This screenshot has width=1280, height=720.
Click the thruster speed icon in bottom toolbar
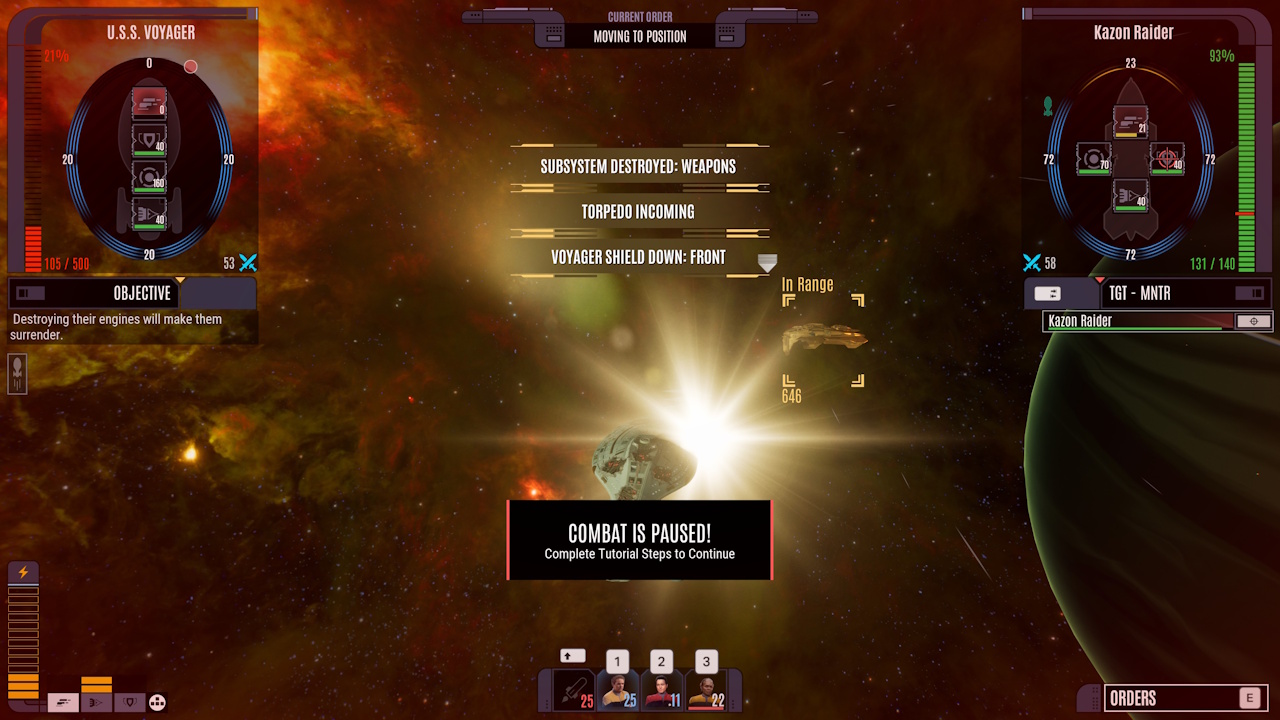tap(96, 702)
